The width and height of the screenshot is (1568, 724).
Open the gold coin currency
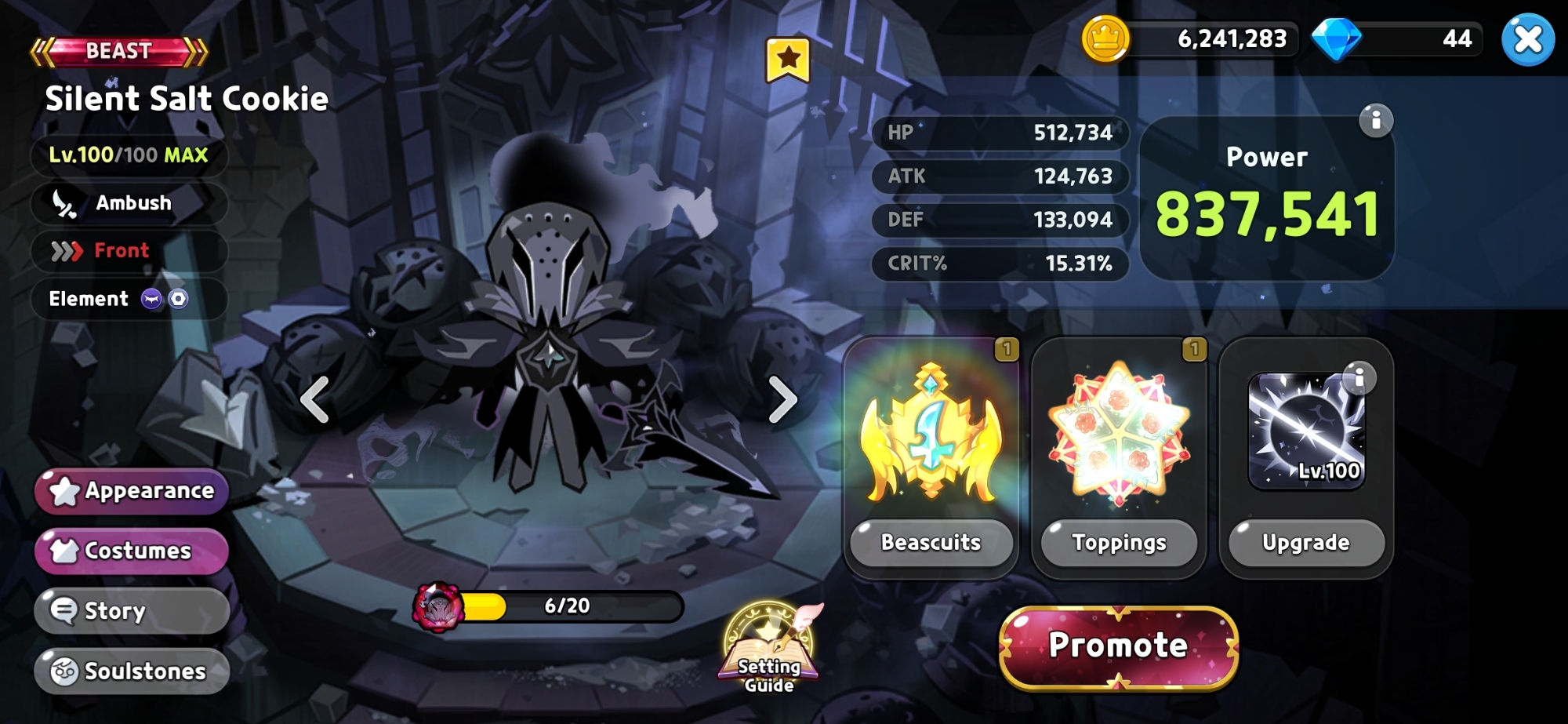point(1105,39)
